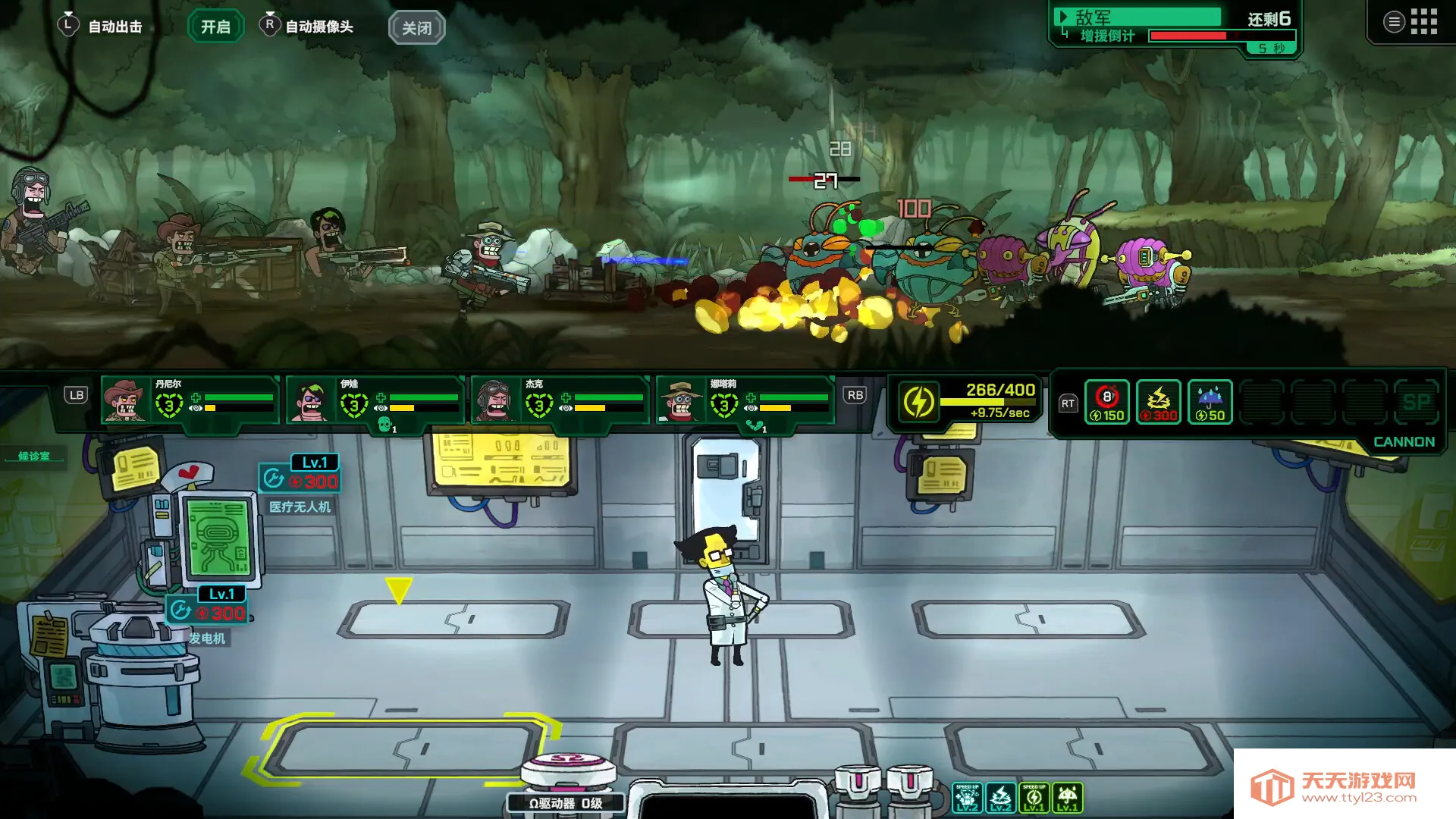
Task: Click the lightning strike Lv.2 upgrade icon
Action: pyautogui.click(x=1000, y=798)
